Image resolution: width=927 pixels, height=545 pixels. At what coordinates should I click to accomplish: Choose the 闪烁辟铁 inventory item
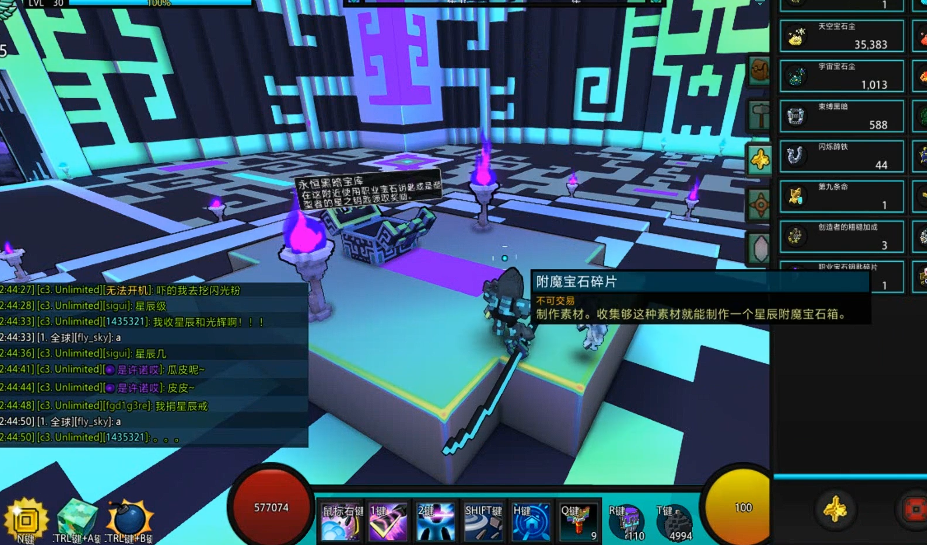842,156
